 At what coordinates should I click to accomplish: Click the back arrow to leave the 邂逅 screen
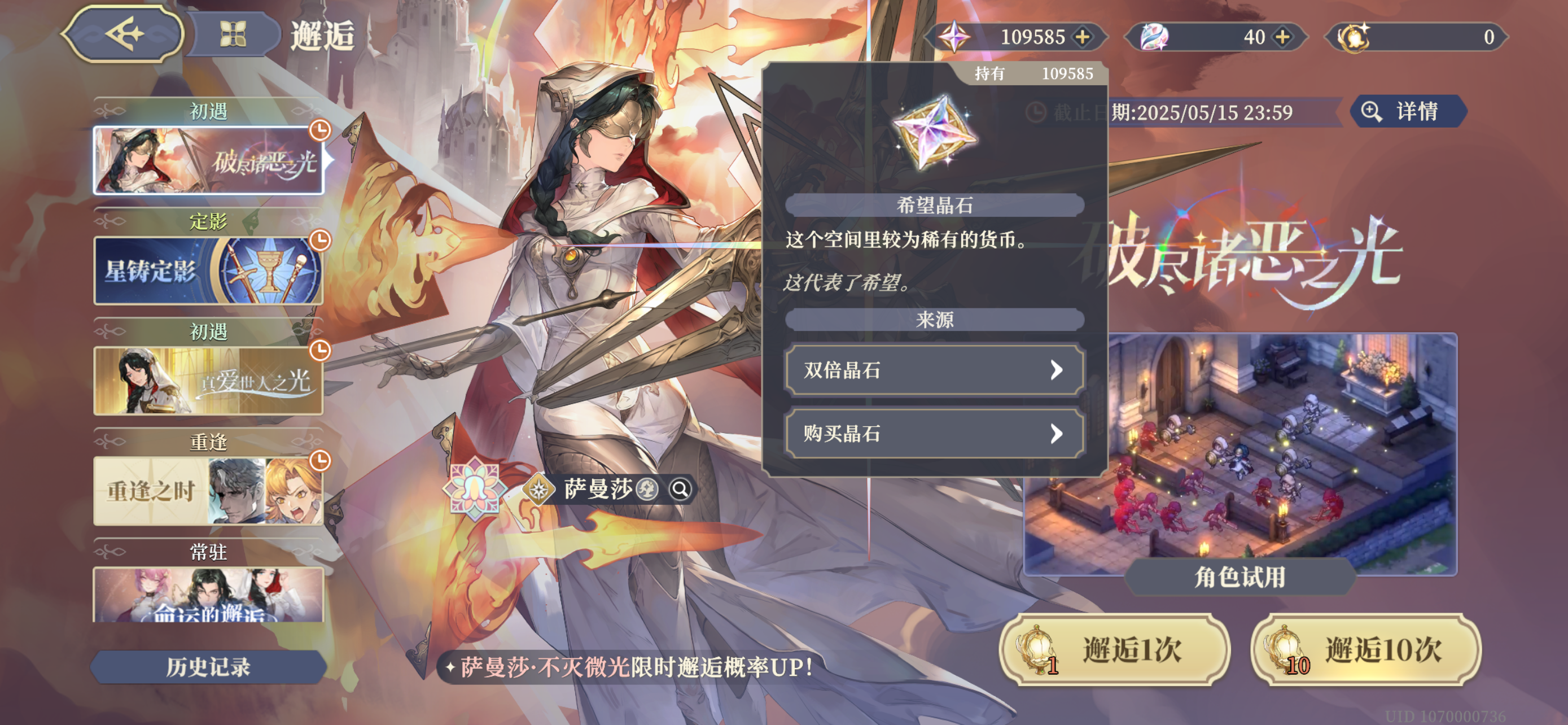coord(126,34)
